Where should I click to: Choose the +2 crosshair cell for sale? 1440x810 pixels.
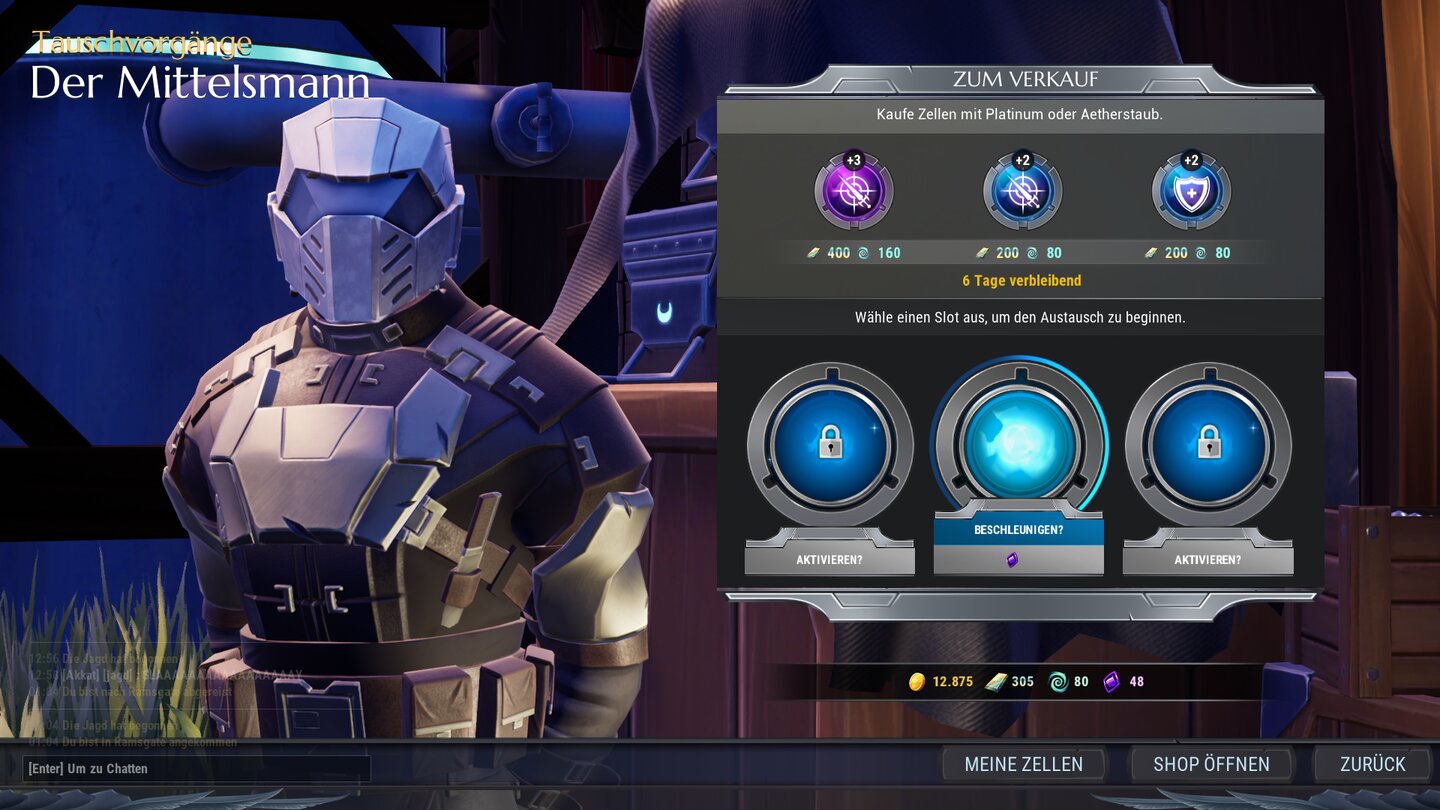tap(1021, 191)
